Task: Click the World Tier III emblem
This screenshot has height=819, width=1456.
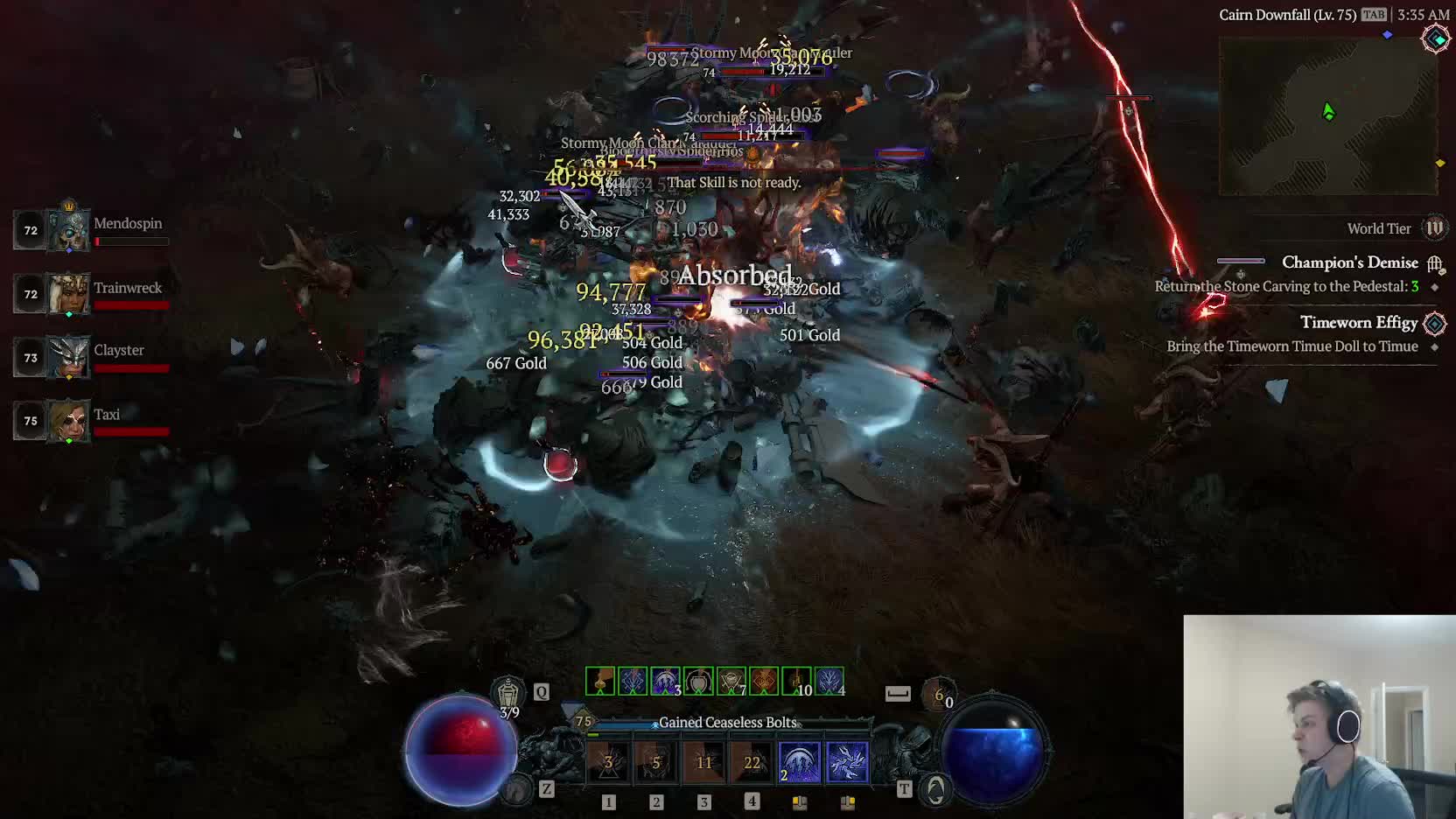Action: (x=1434, y=228)
